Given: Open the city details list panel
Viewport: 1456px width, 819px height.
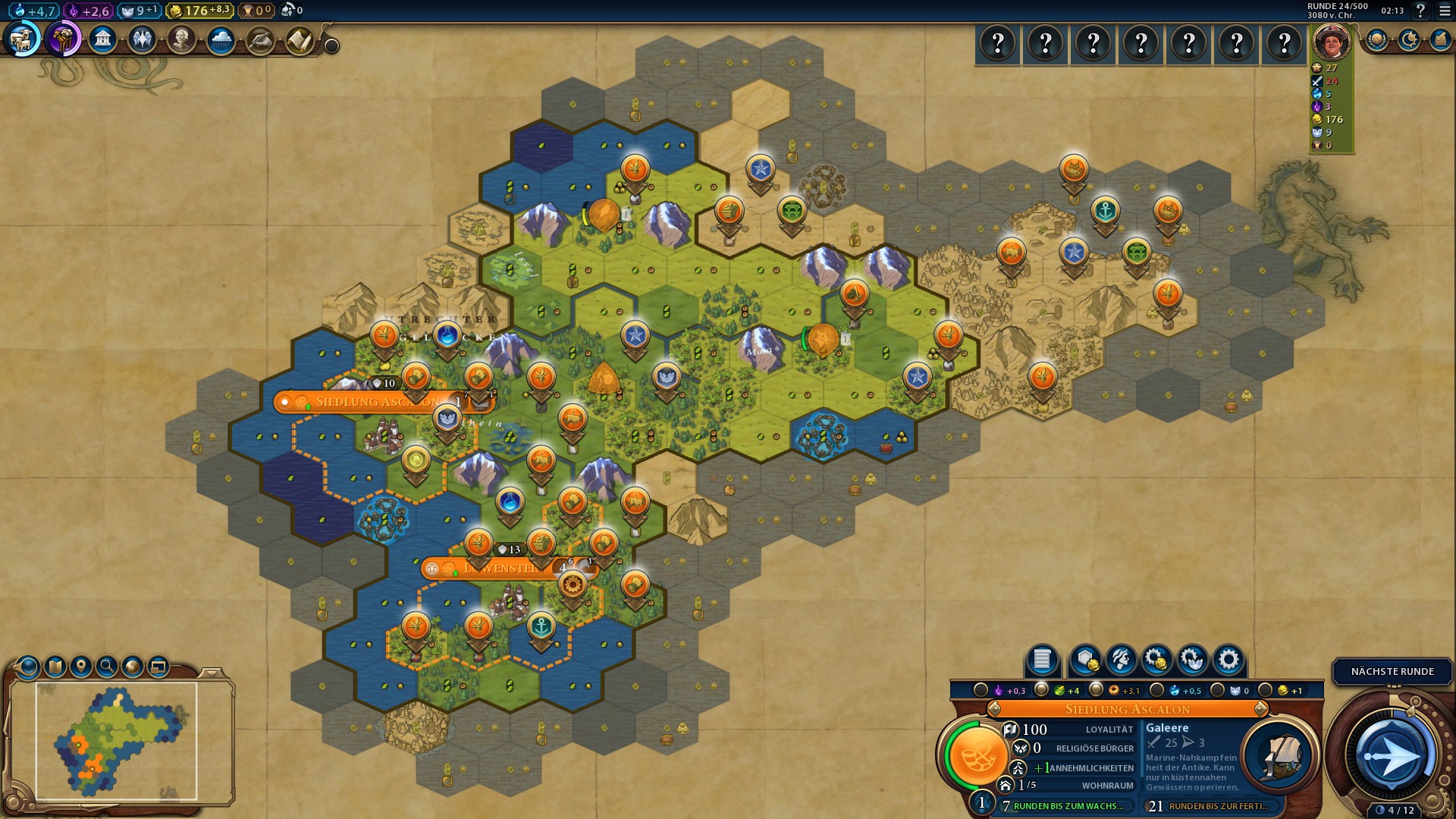Looking at the screenshot, I should 1042,660.
